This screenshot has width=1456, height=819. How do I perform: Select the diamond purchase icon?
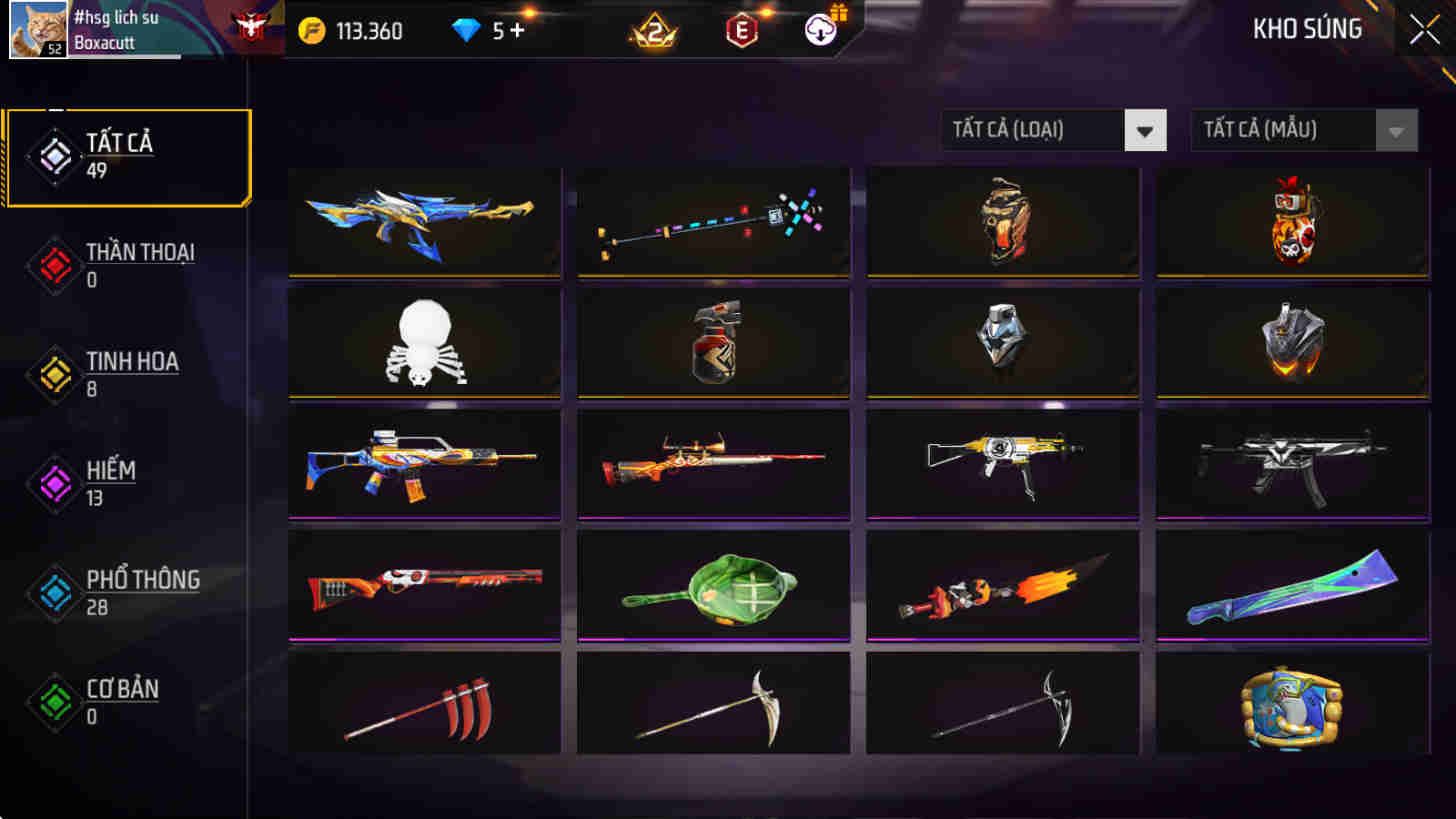tap(466, 31)
